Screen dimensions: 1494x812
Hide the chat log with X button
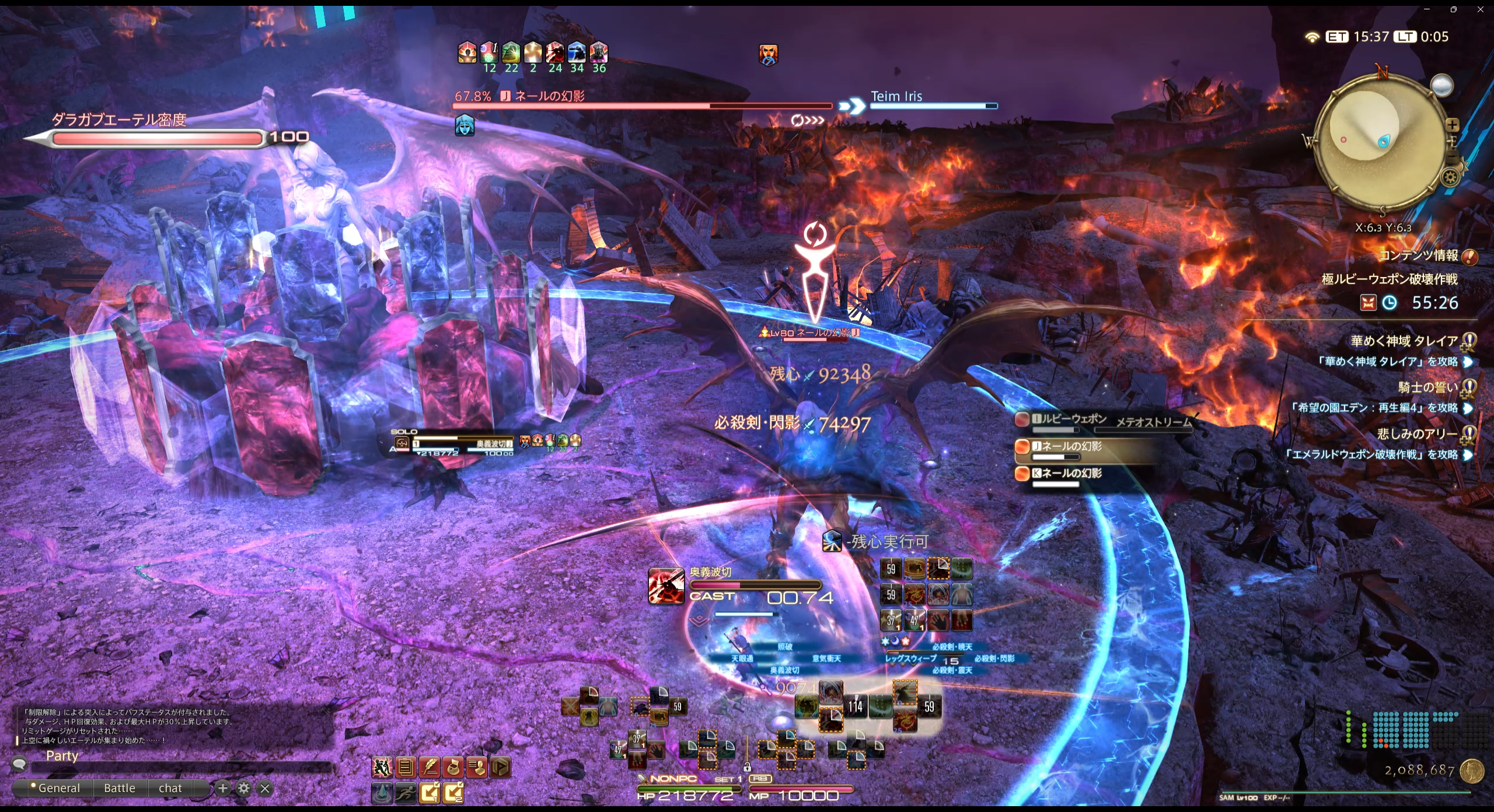click(x=265, y=789)
